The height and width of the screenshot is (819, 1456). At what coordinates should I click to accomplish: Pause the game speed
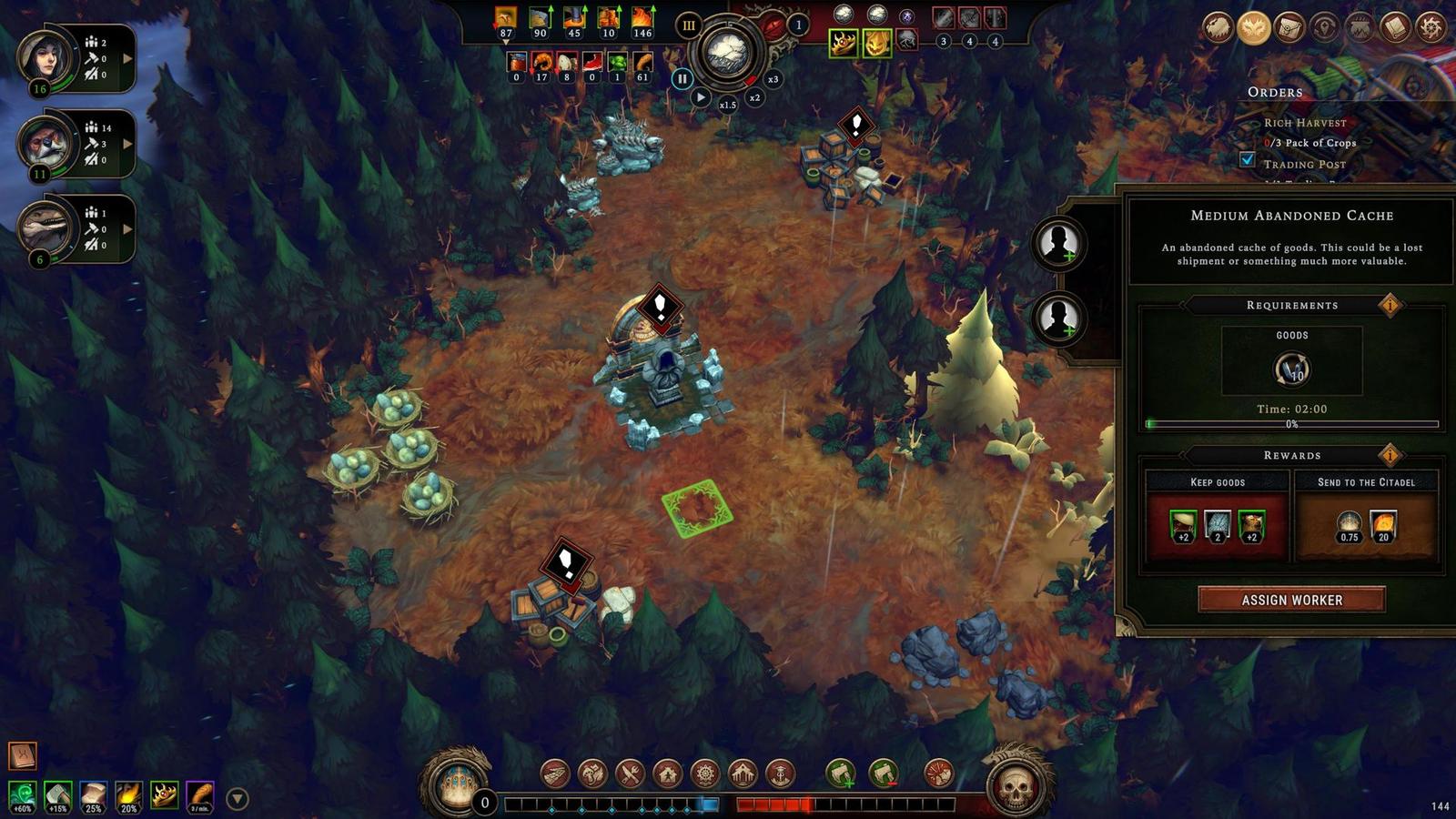point(682,79)
